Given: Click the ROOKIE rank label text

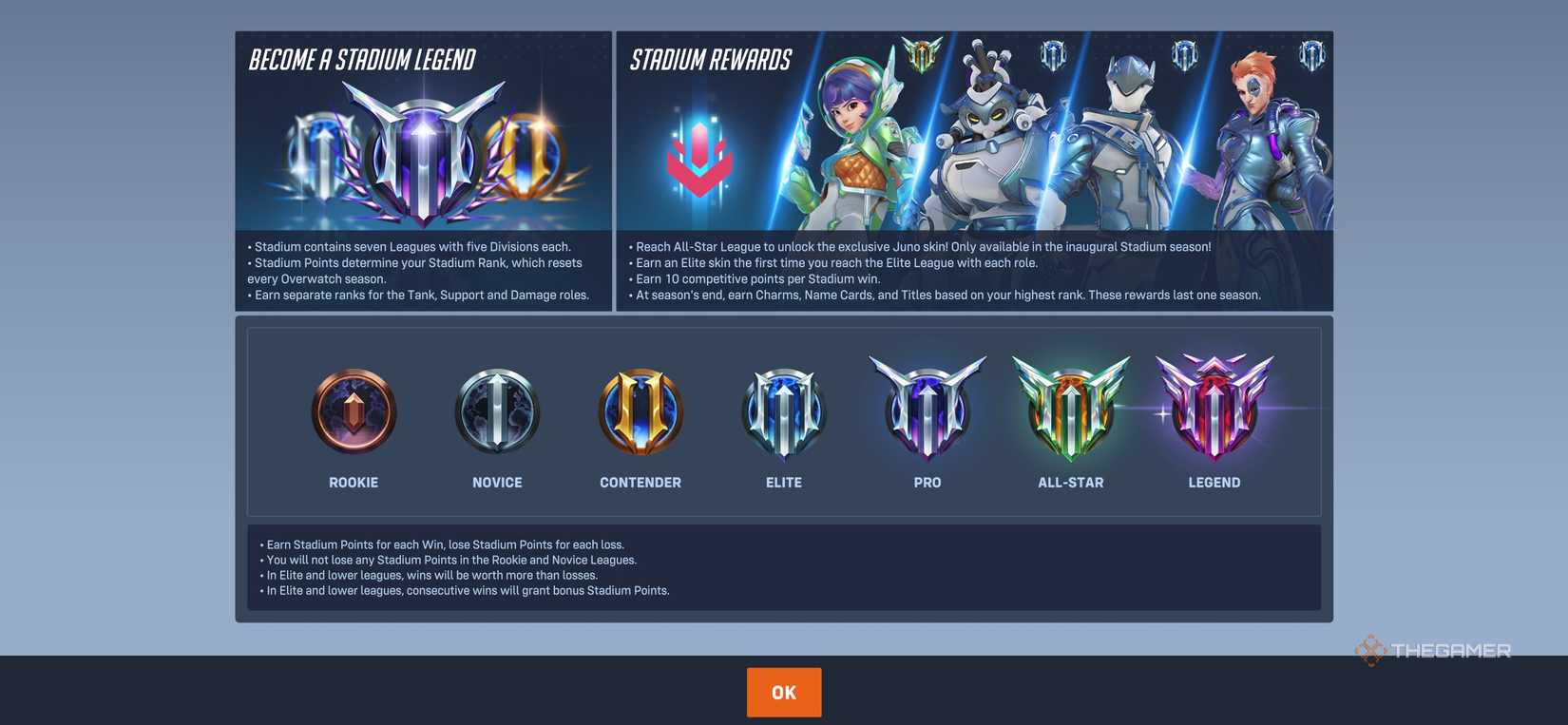Looking at the screenshot, I should tap(354, 481).
